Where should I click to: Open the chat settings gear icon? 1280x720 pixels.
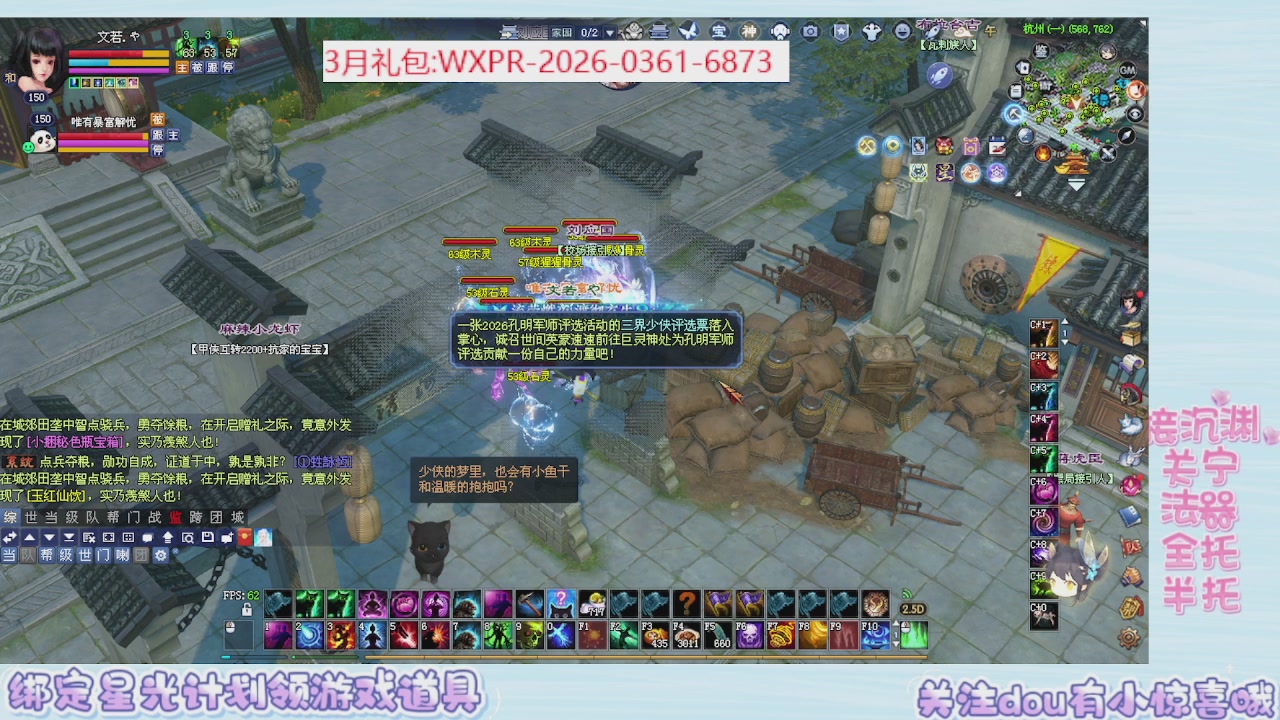point(160,554)
